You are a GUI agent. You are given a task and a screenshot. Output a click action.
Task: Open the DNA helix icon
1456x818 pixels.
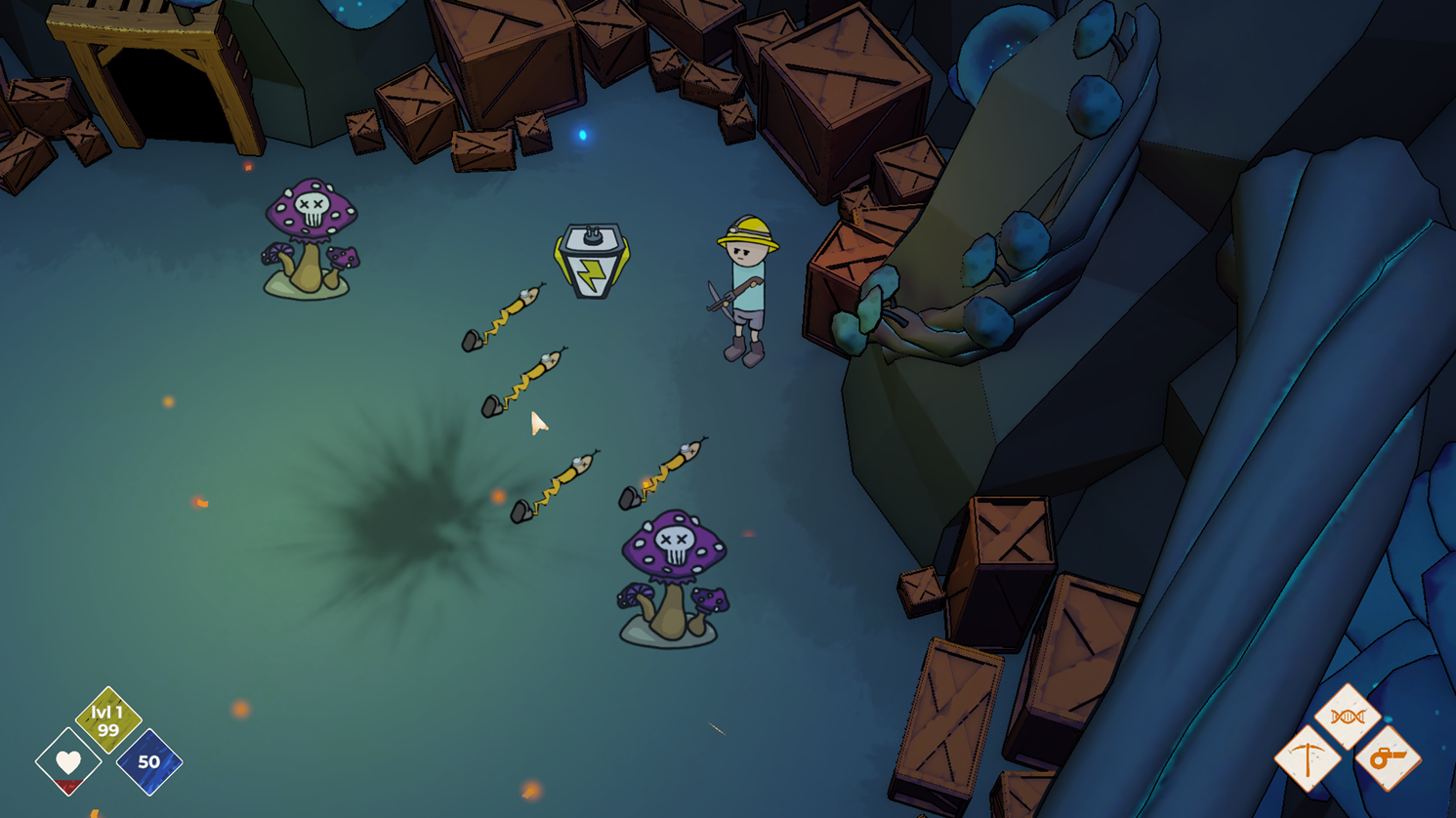(1348, 716)
